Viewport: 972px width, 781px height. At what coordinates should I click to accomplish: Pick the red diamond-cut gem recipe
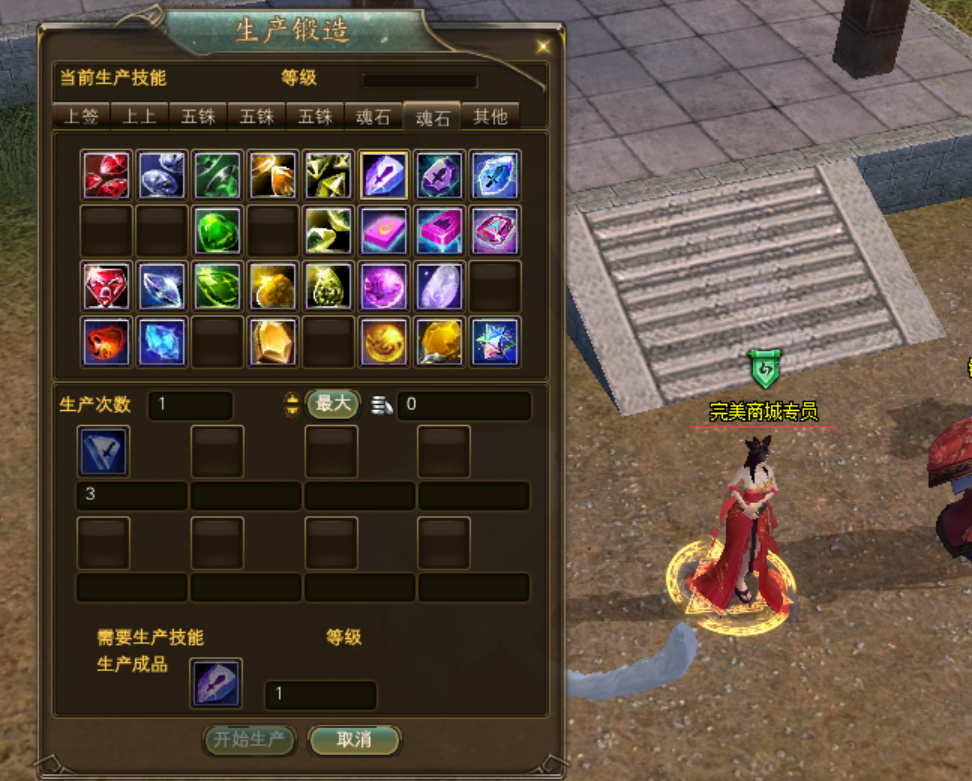coord(106,286)
